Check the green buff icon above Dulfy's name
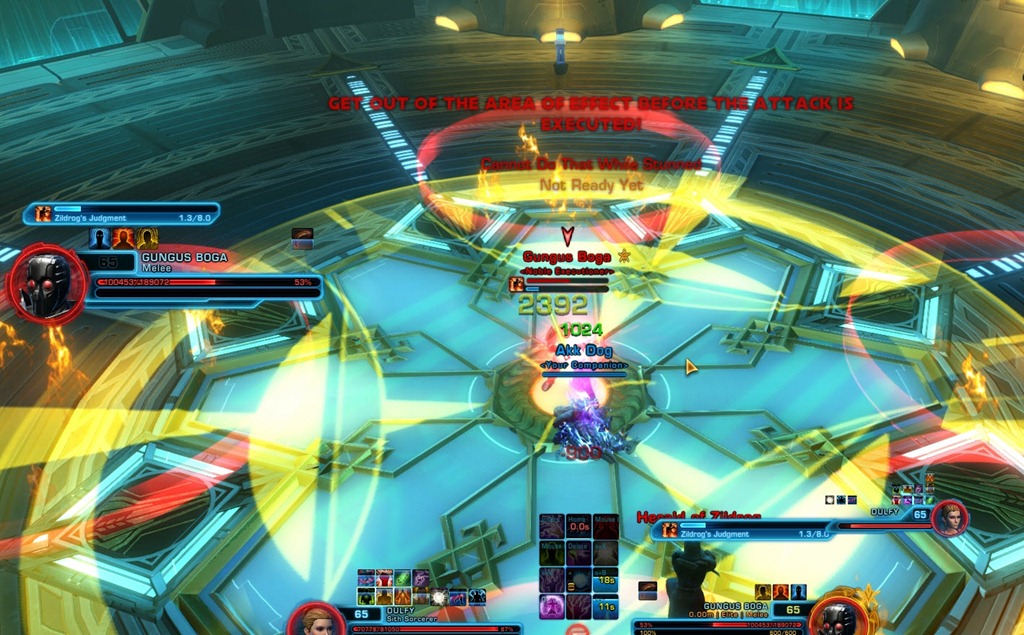The image size is (1024, 635). (401, 578)
